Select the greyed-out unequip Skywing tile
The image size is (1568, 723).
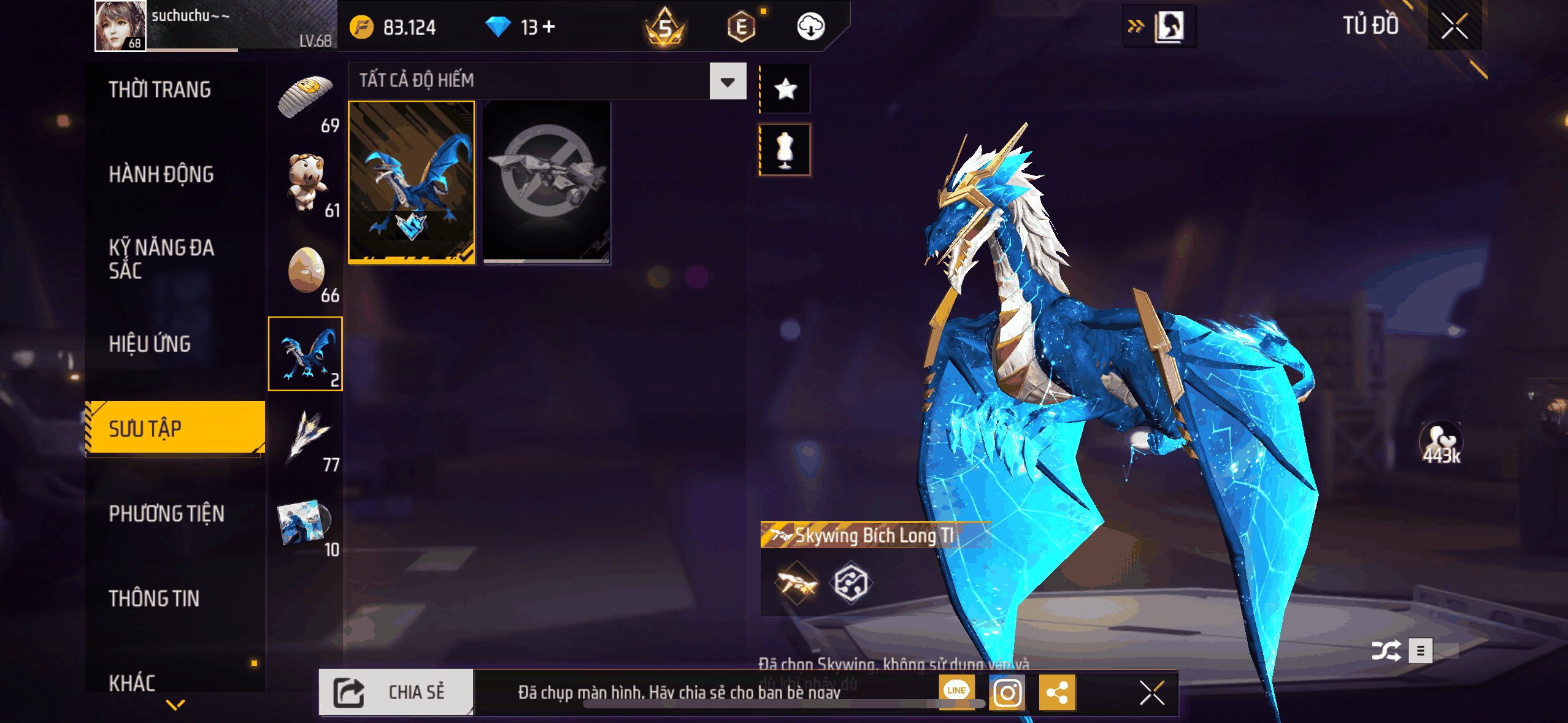(x=547, y=182)
